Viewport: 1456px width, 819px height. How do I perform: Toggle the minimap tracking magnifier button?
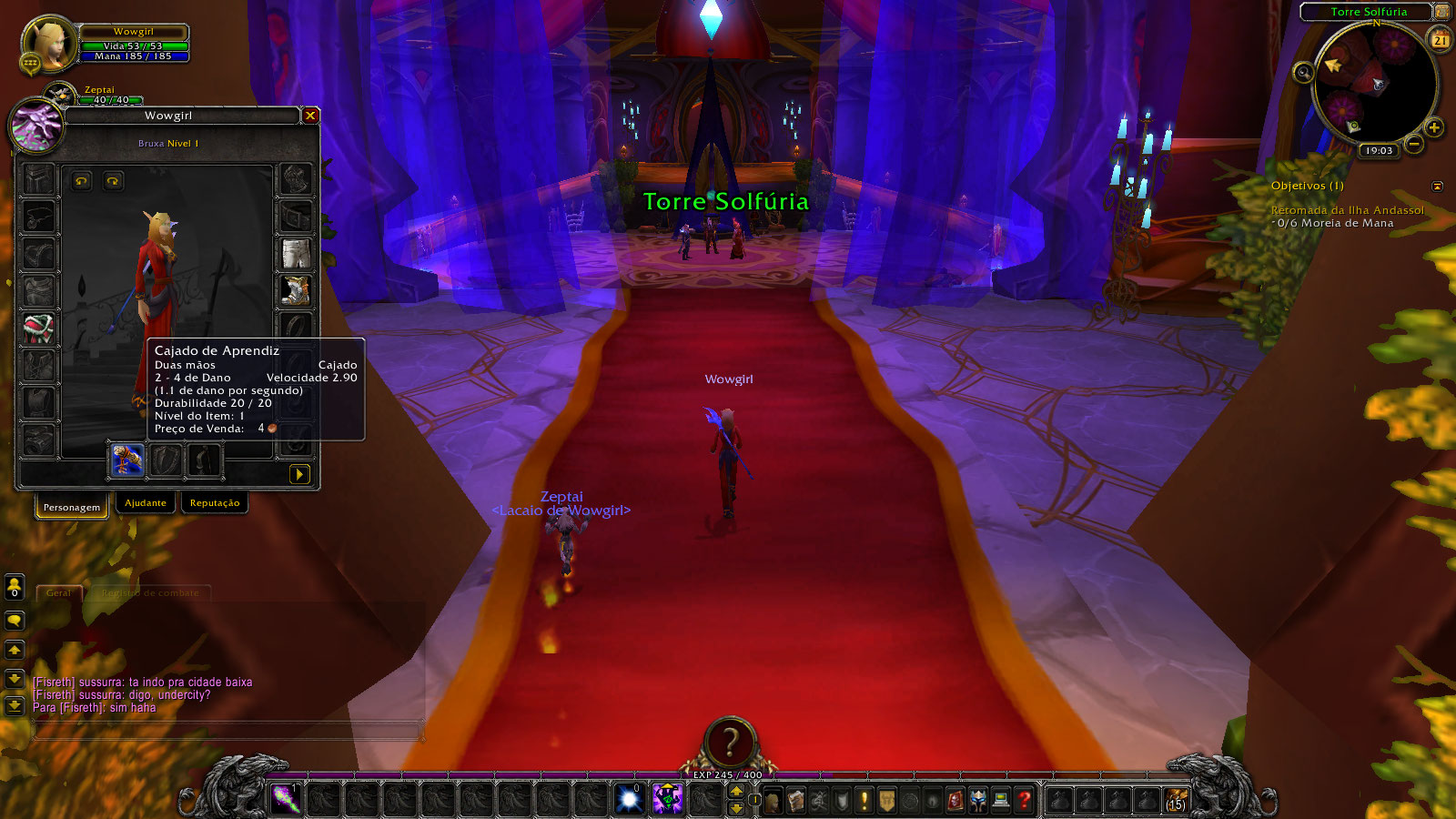[x=1304, y=72]
